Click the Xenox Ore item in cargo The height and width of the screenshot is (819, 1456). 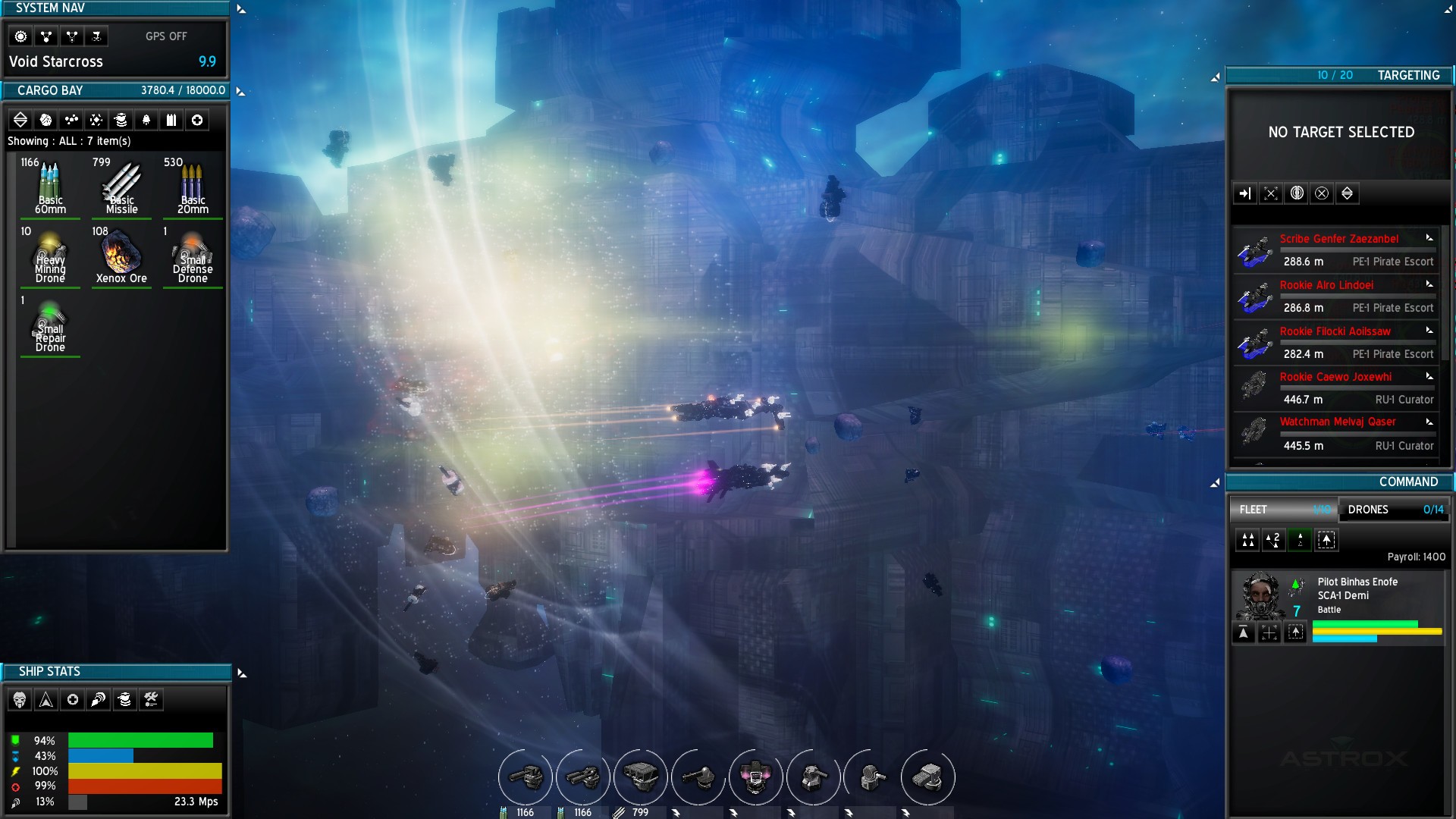click(121, 254)
